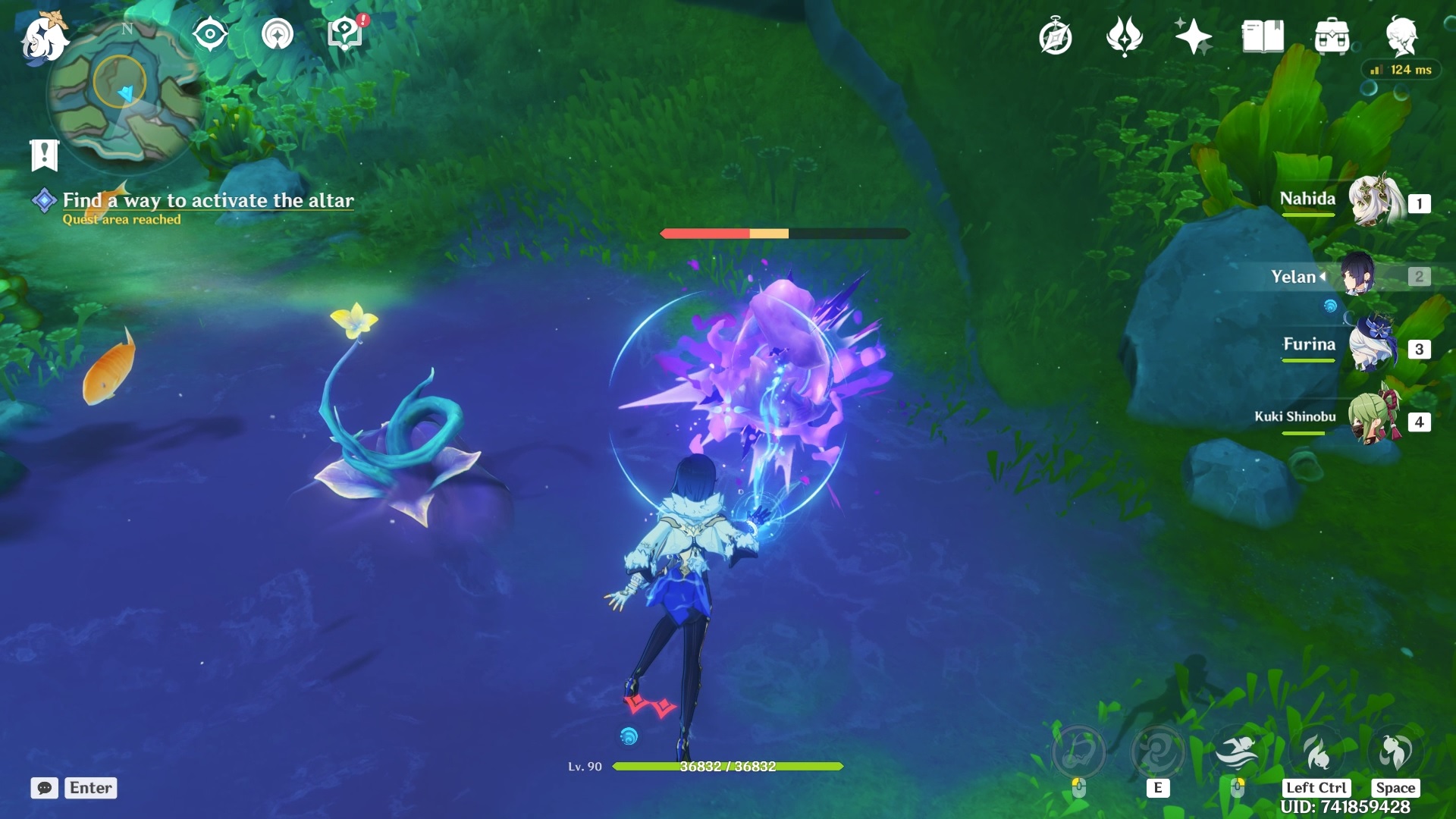
Task: Open the feedback icon with red notification badge
Action: [344, 34]
